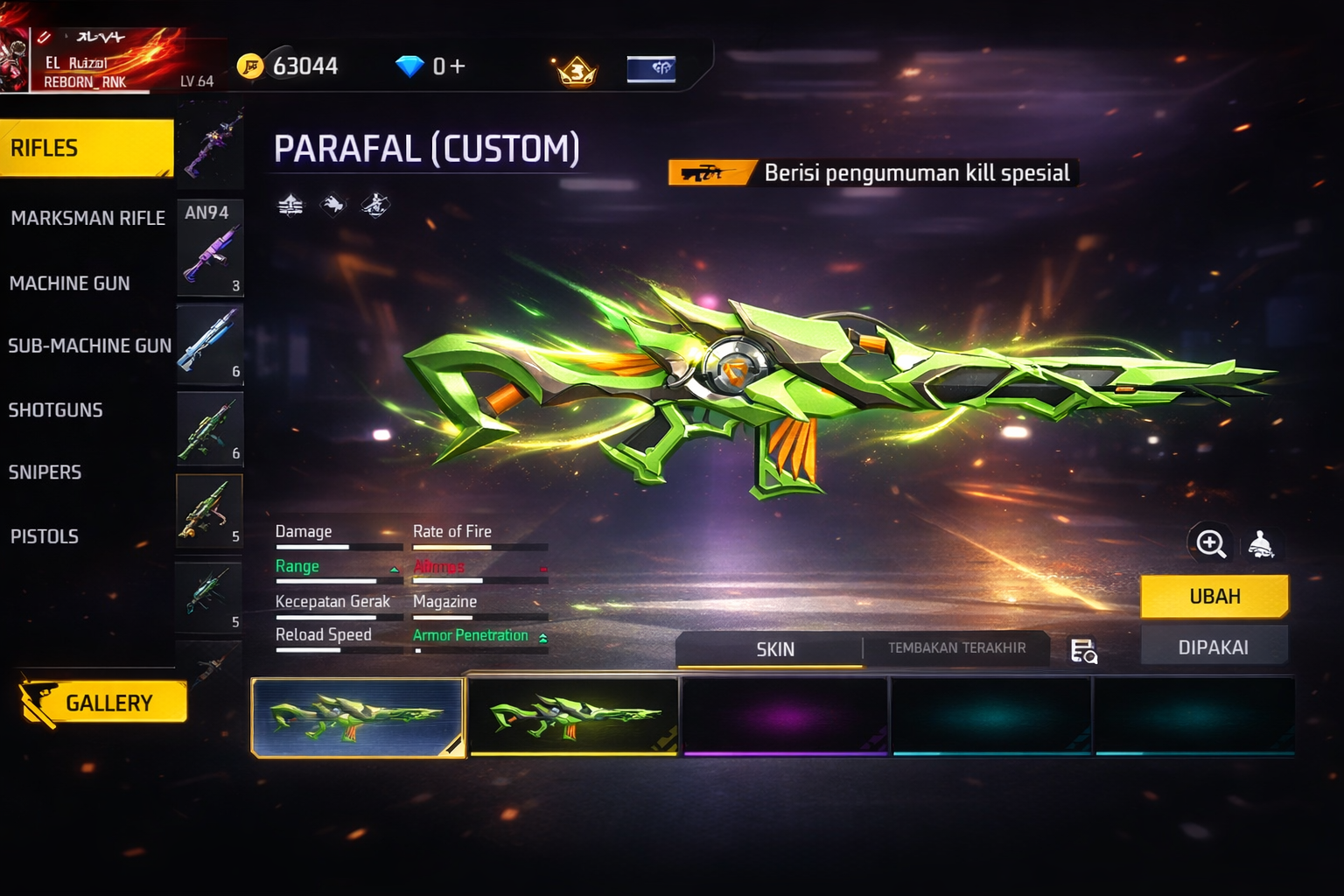Screen dimensions: 1344x896
Task: Select the second Parafal skin with yellow underline
Action: [x=574, y=717]
